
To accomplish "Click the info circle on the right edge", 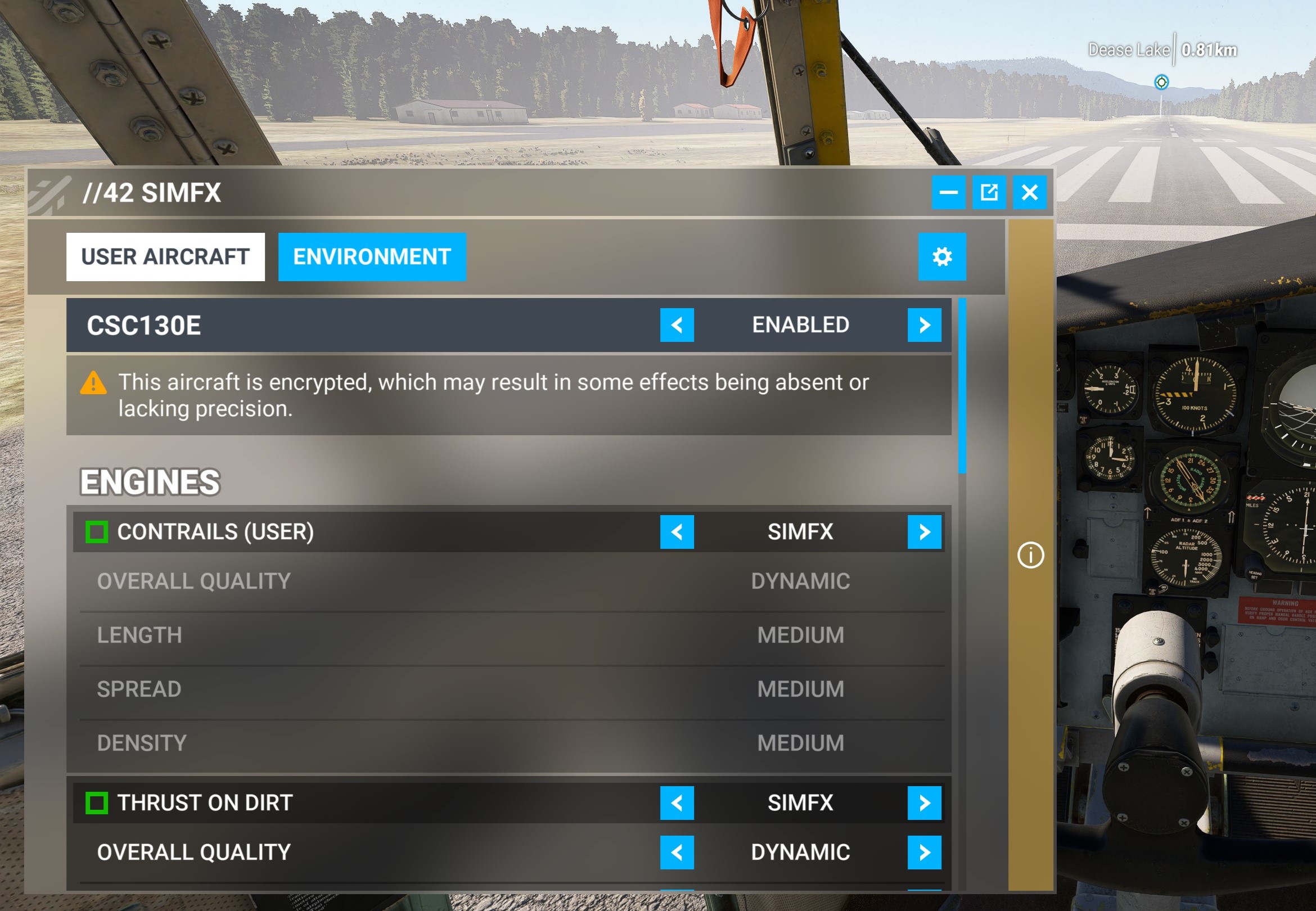I will (1031, 555).
